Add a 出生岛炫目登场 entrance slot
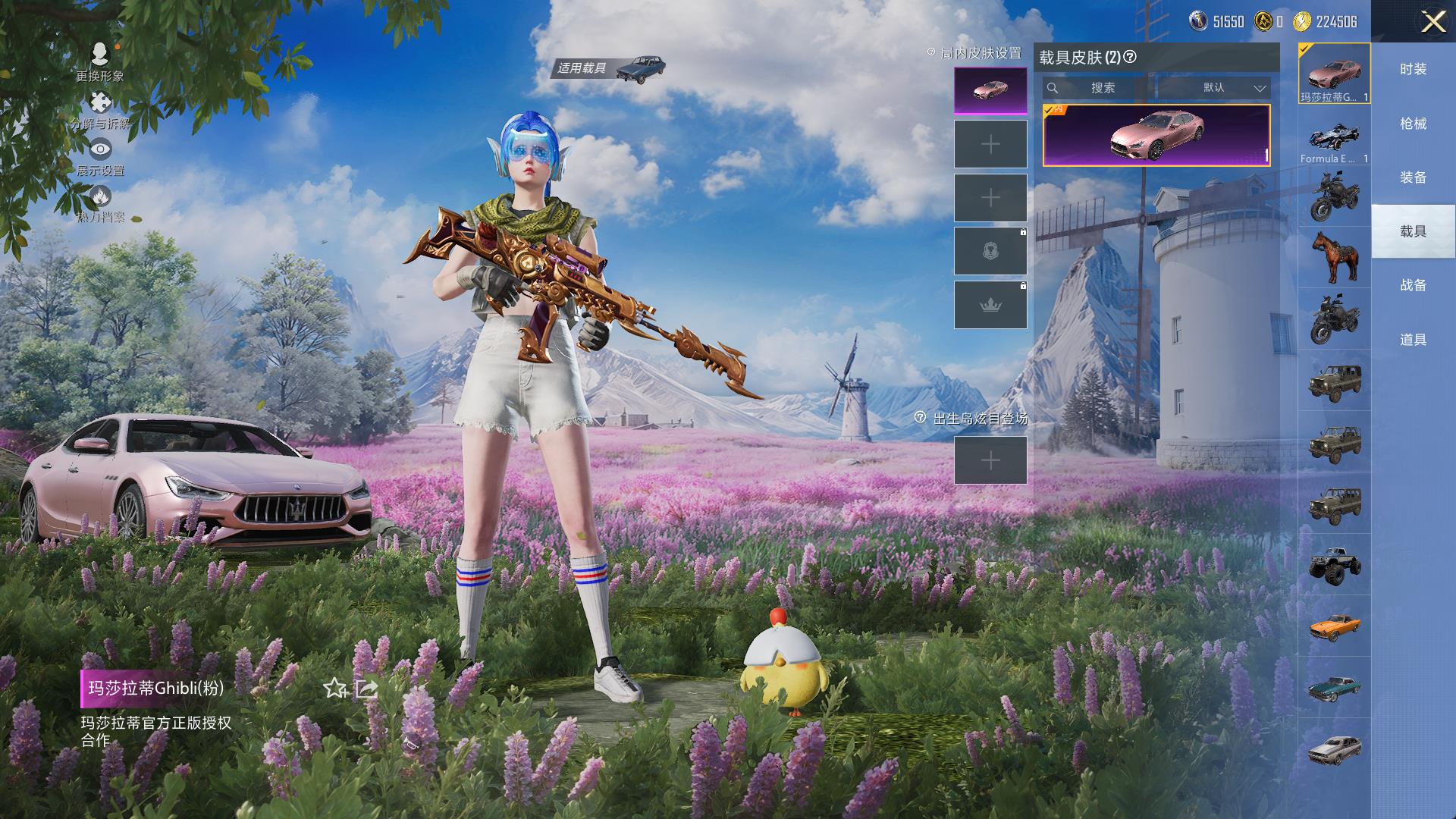Image resolution: width=1456 pixels, height=819 pixels. [990, 460]
